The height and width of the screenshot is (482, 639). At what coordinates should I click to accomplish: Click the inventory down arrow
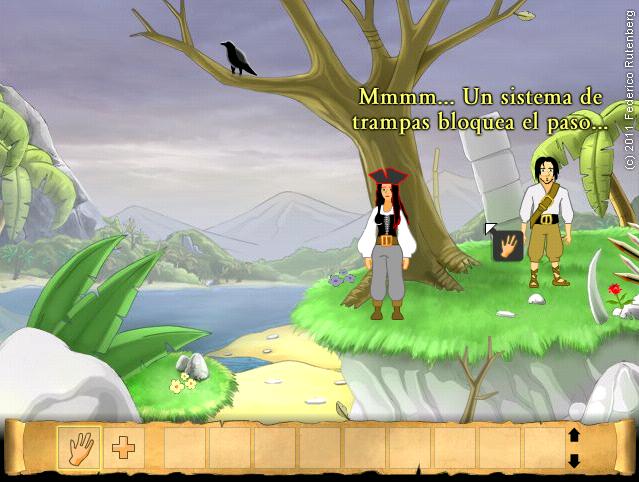(574, 460)
